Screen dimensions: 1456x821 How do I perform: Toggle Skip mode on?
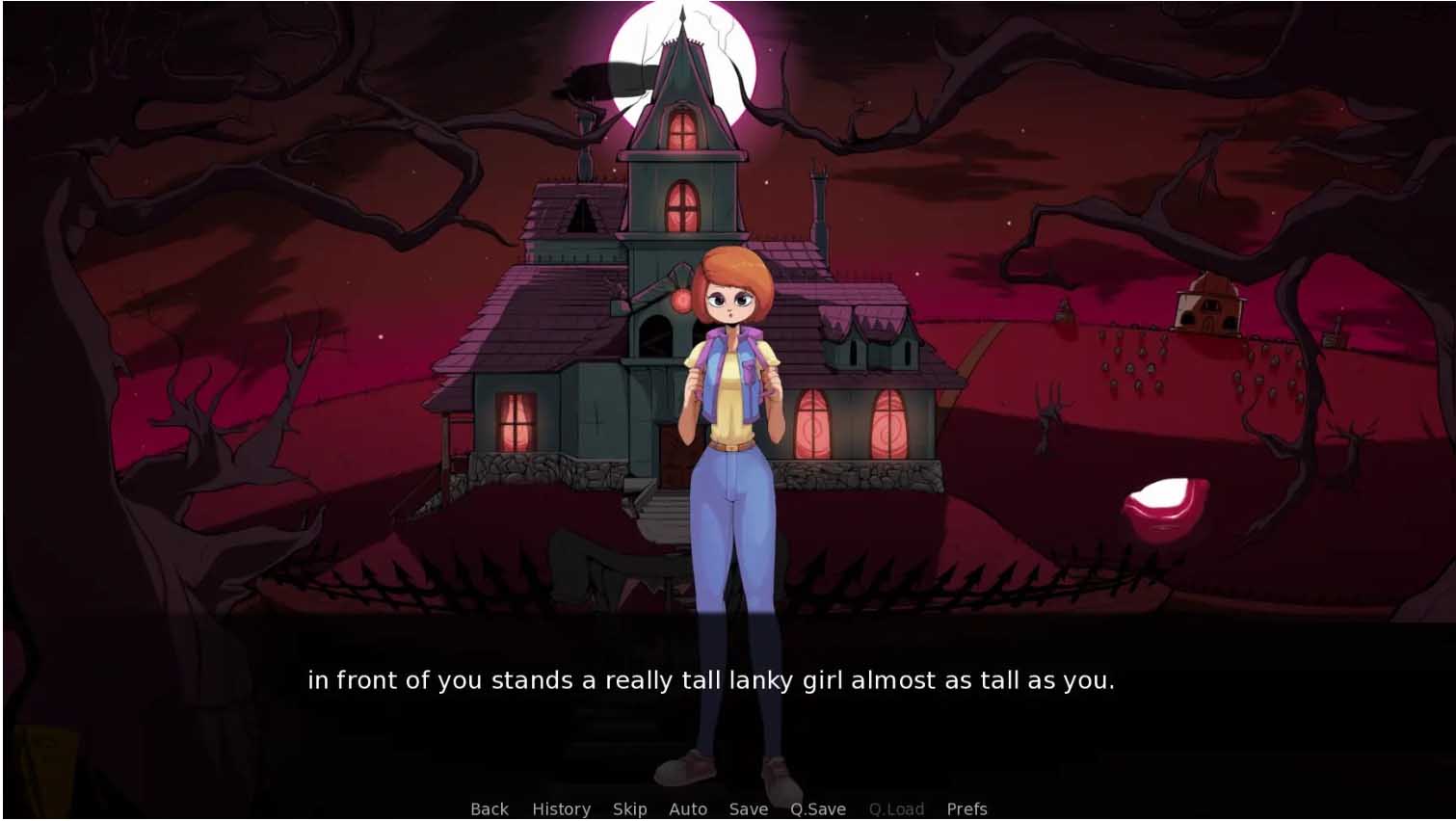tap(628, 808)
